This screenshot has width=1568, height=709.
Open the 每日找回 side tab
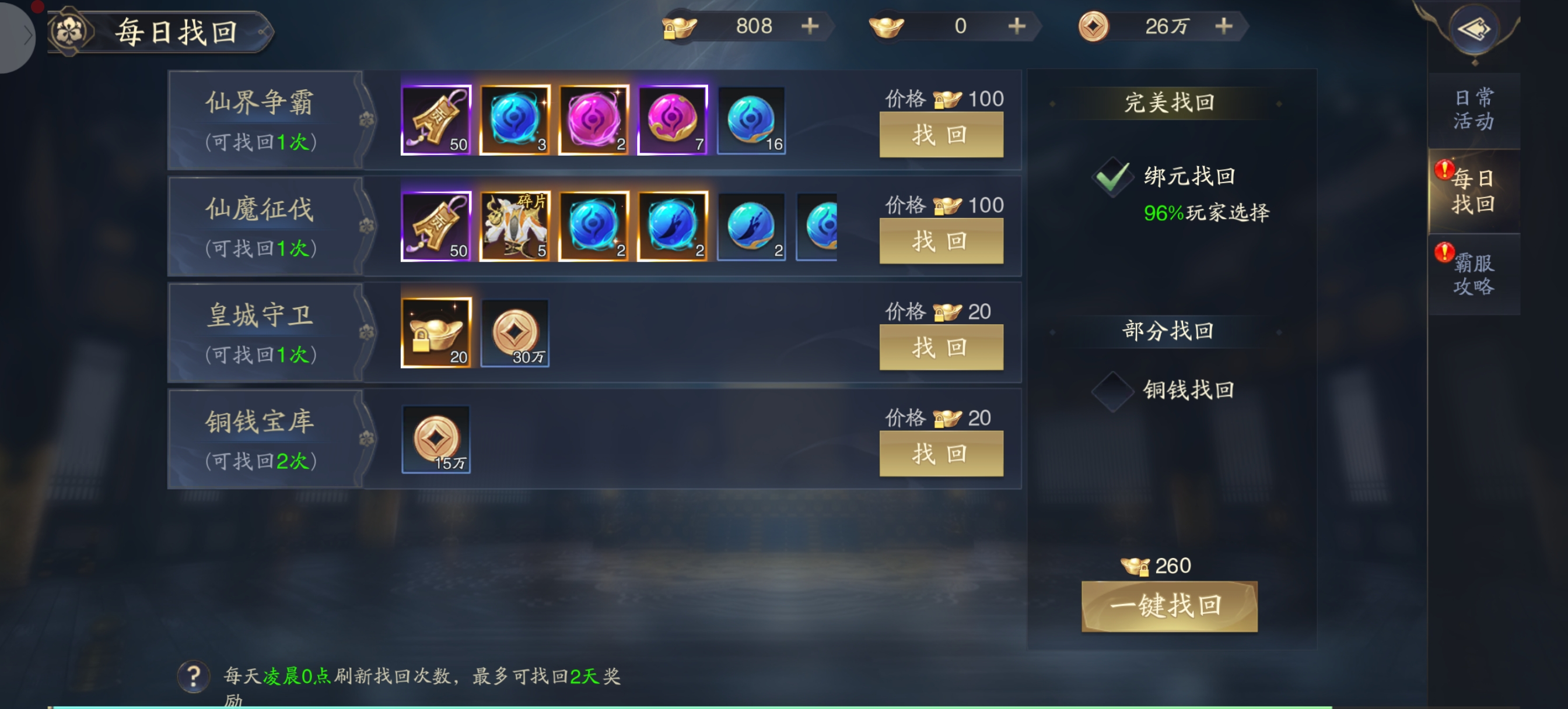click(x=1473, y=191)
